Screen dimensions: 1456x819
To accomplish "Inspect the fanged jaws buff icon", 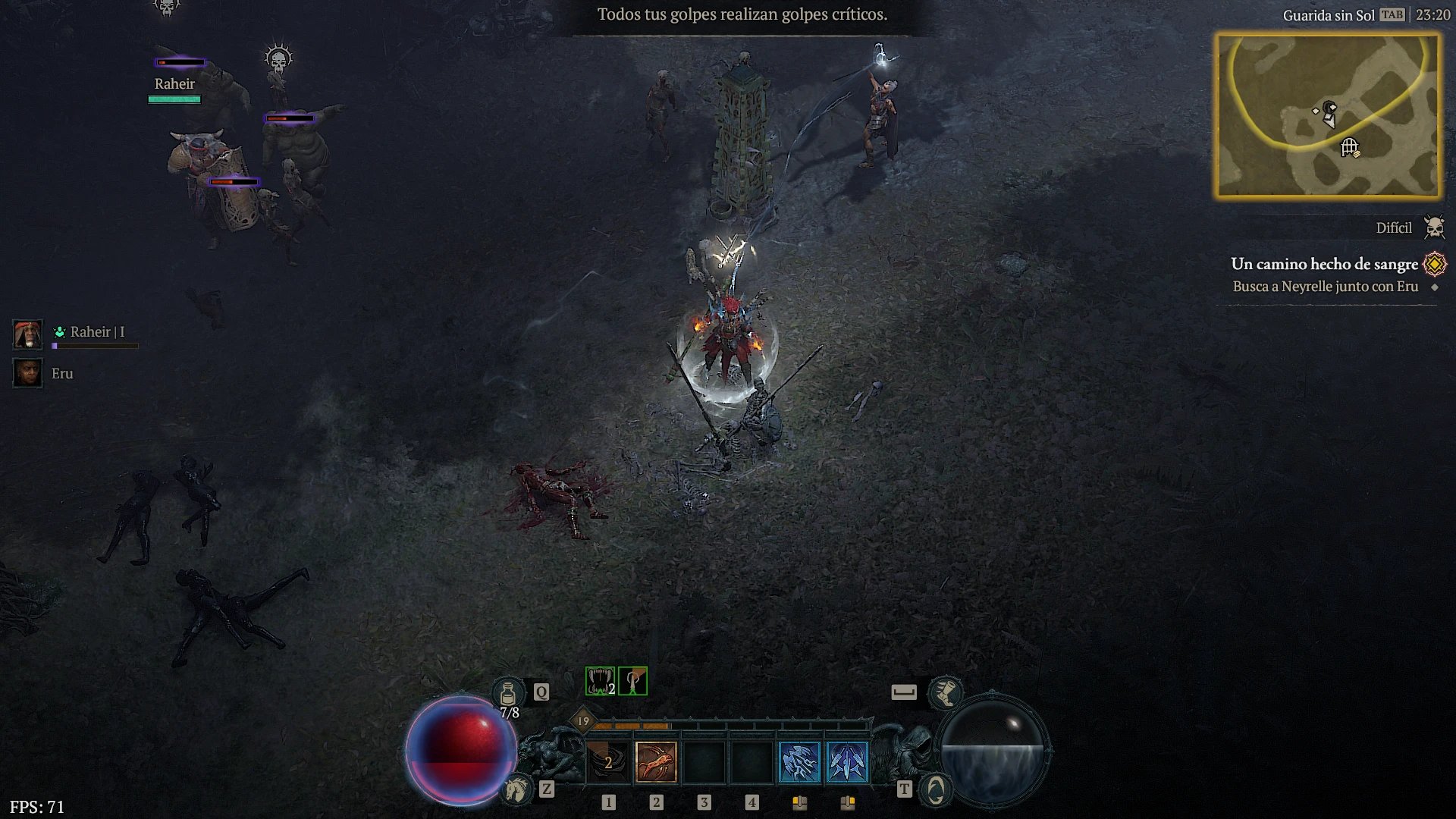I will (600, 681).
